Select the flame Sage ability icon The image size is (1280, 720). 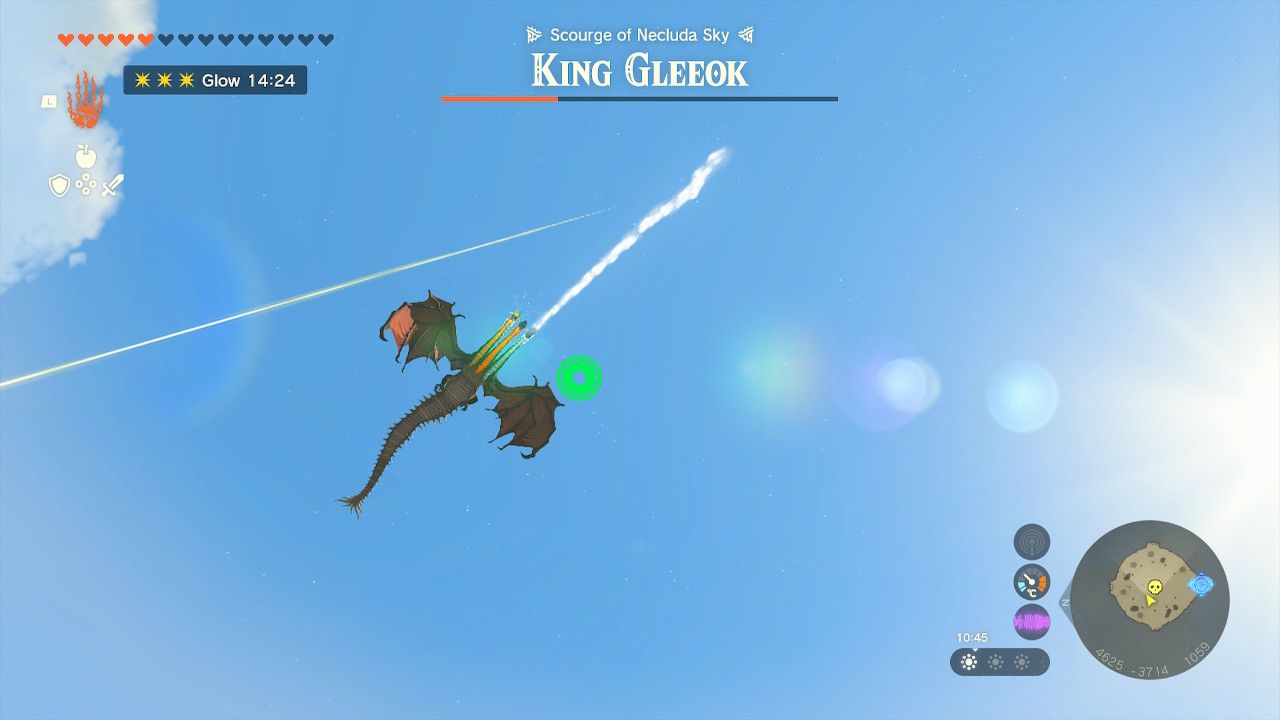click(x=85, y=100)
